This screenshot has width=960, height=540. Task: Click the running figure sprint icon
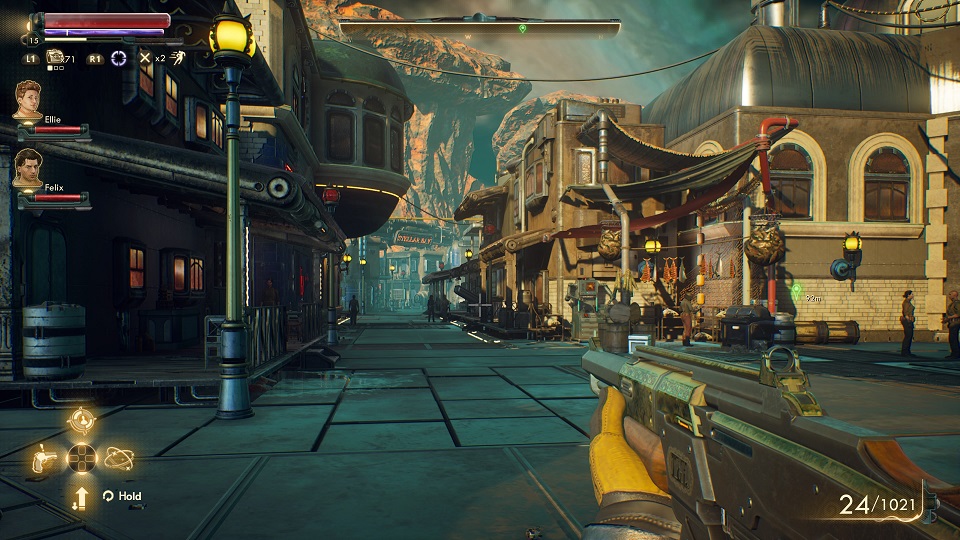tap(178, 58)
